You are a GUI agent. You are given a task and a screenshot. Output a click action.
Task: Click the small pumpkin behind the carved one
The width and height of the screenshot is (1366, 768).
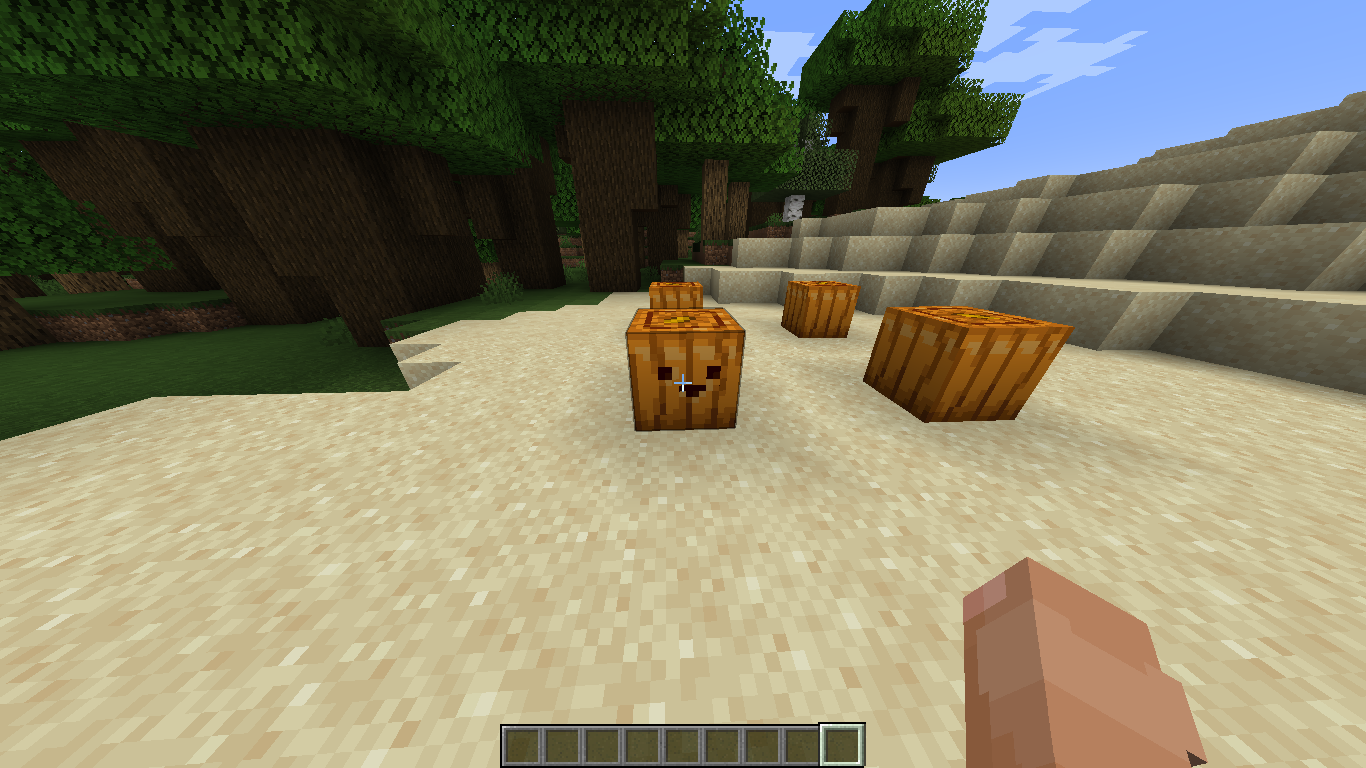click(678, 297)
